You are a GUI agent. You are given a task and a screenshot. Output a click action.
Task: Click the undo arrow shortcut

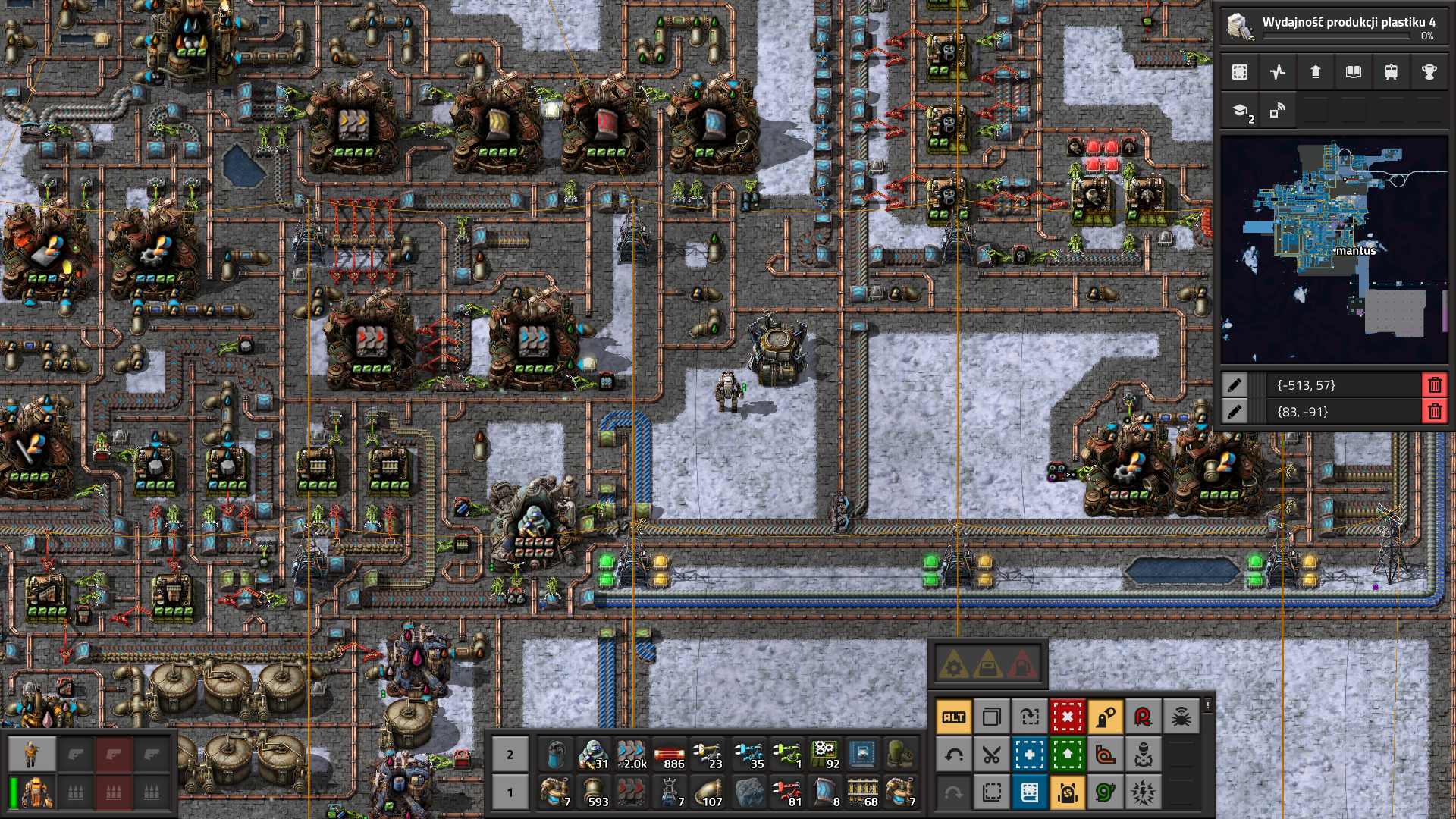click(953, 755)
